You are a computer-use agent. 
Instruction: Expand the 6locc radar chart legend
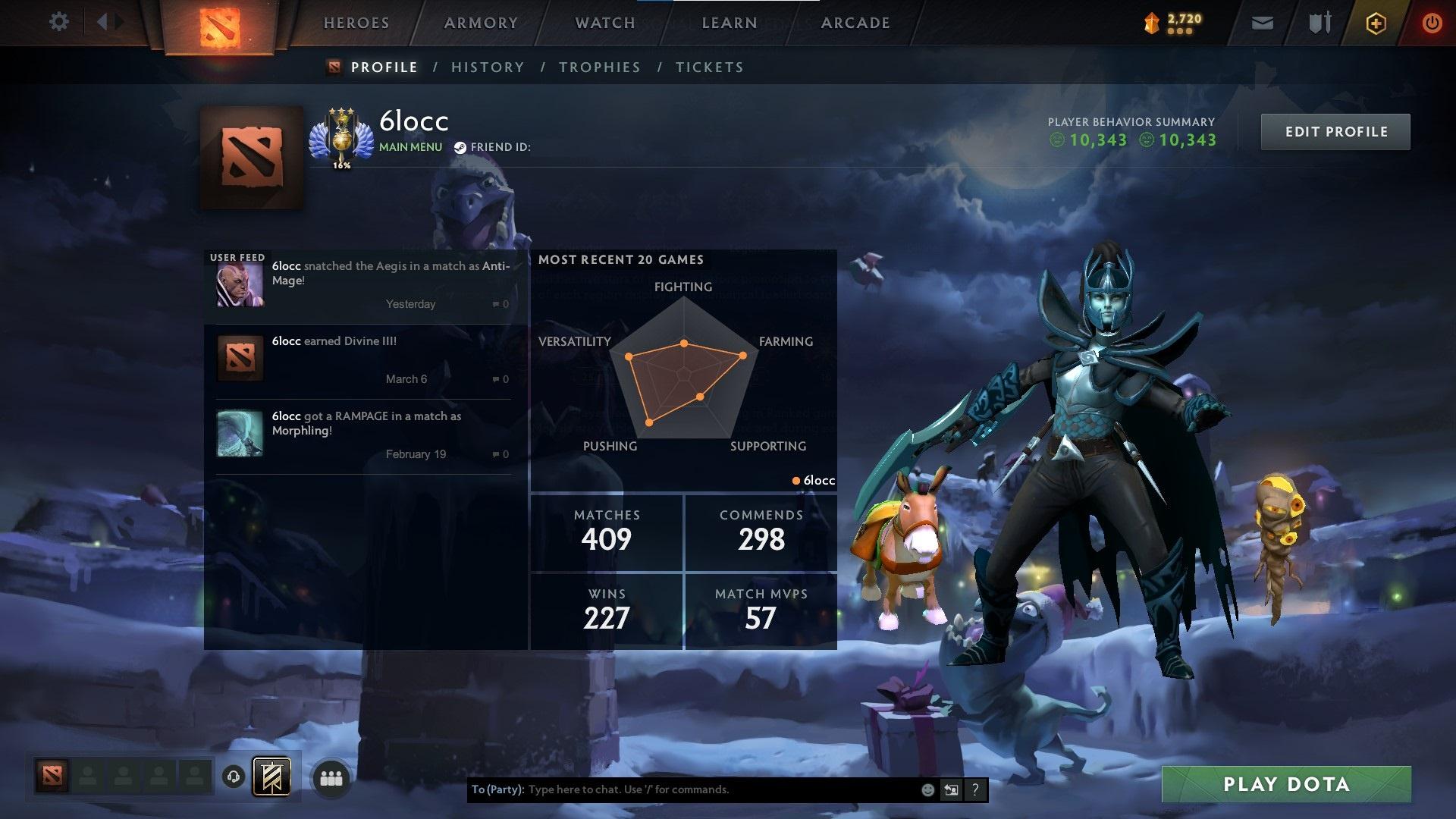pos(813,480)
